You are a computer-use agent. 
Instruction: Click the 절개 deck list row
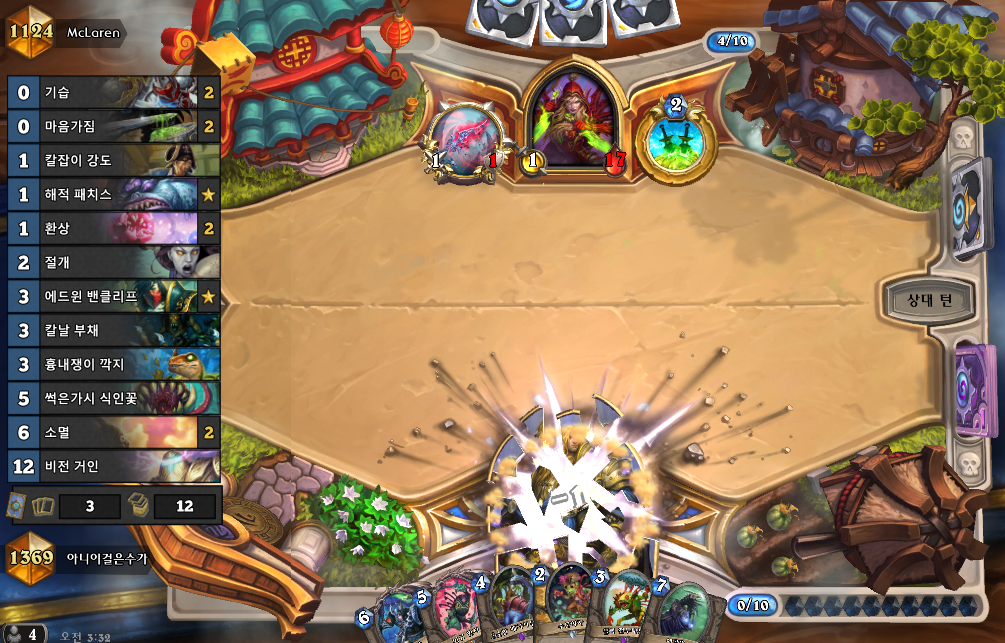(112, 263)
